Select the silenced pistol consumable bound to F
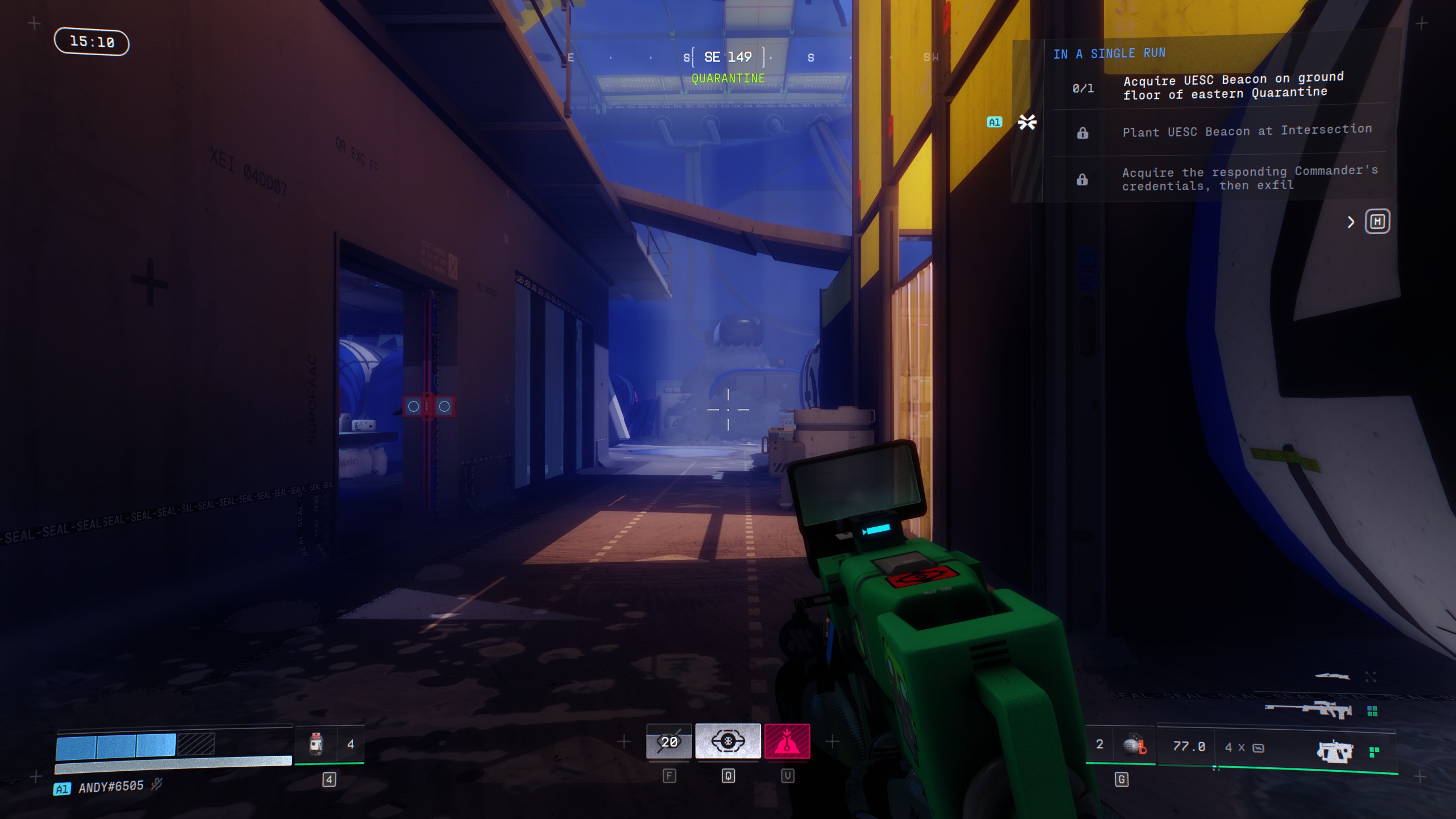 click(670, 741)
